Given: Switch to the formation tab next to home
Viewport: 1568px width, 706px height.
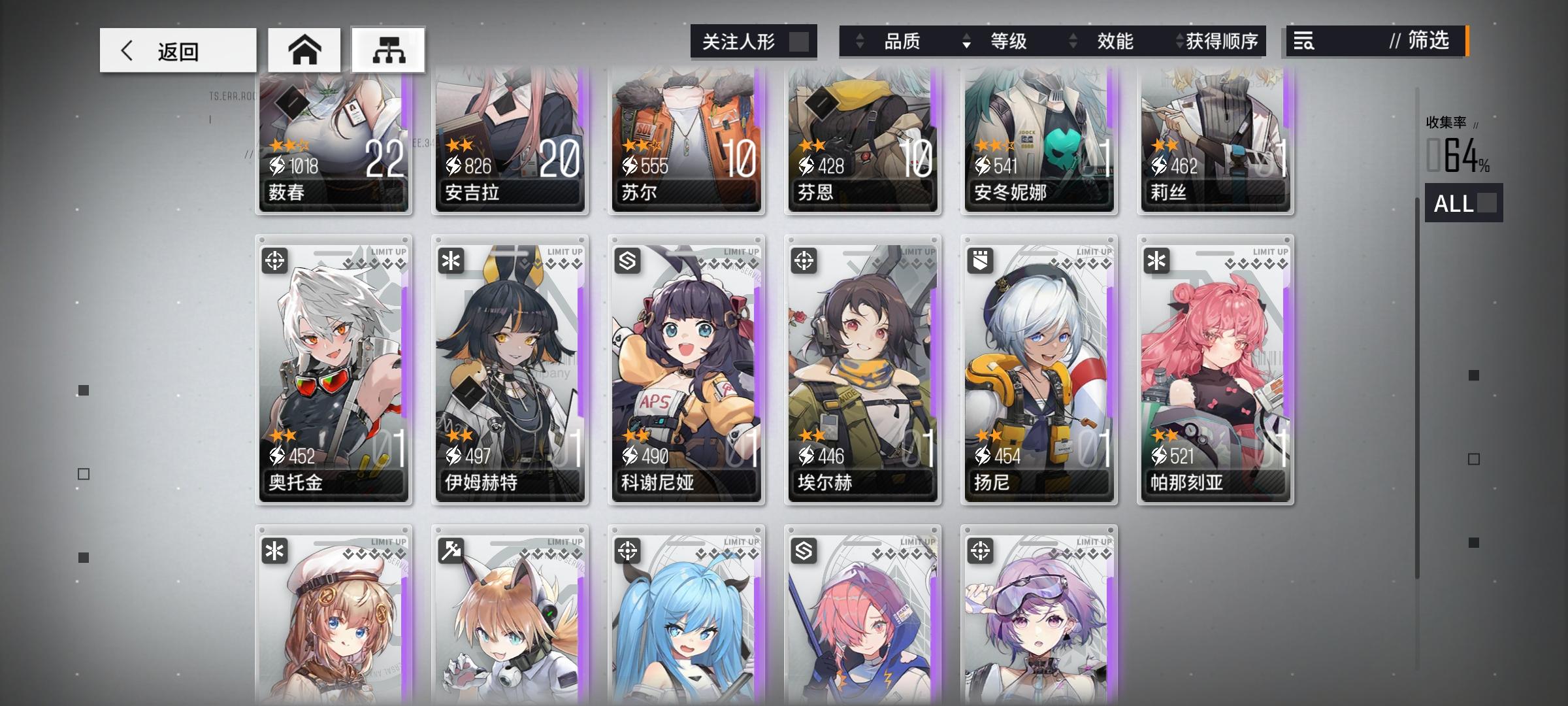Looking at the screenshot, I should coord(388,50).
